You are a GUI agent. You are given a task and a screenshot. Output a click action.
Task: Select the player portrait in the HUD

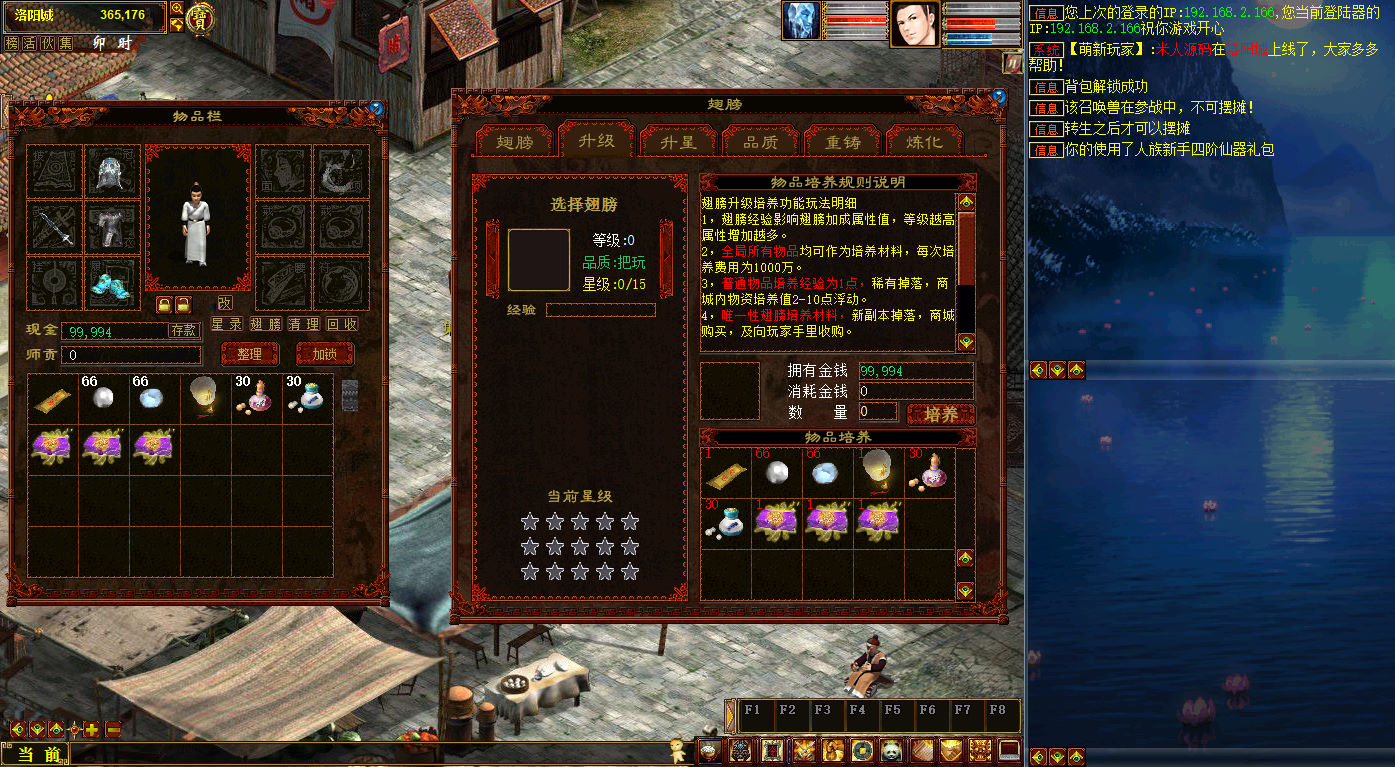914,23
